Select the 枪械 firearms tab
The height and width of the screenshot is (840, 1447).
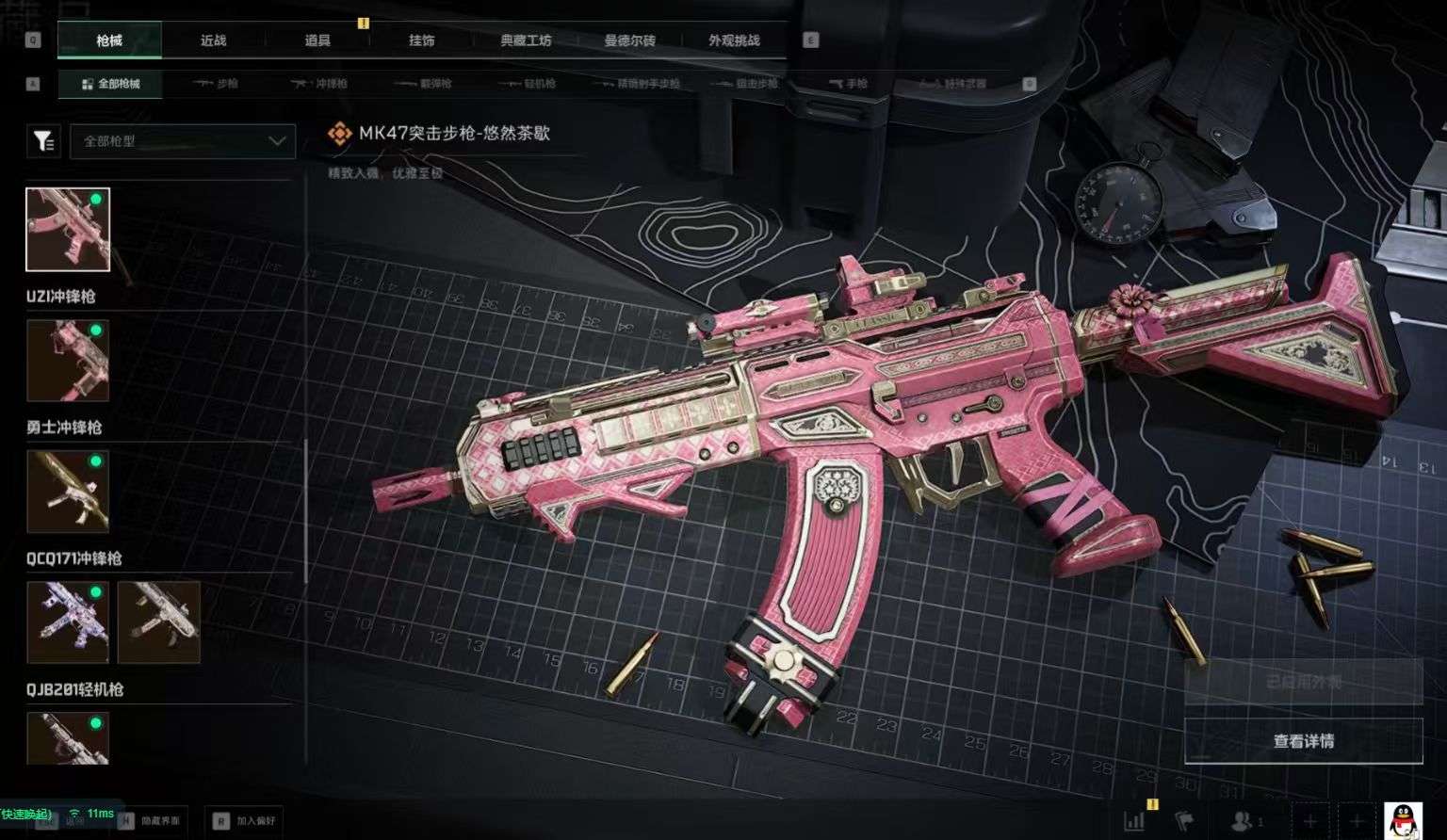[x=109, y=40]
